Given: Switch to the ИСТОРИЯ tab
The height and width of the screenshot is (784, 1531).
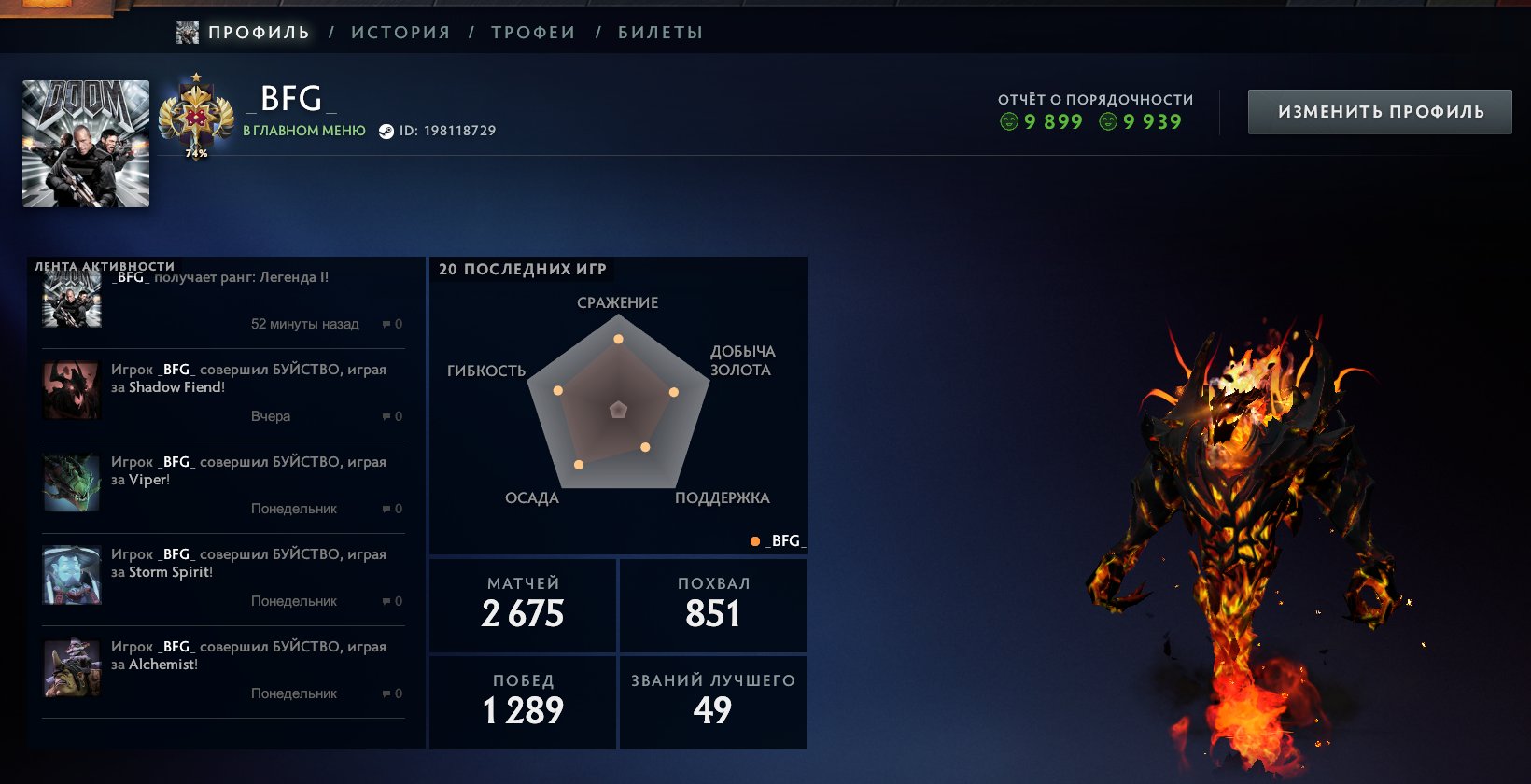Looking at the screenshot, I should pos(400,31).
